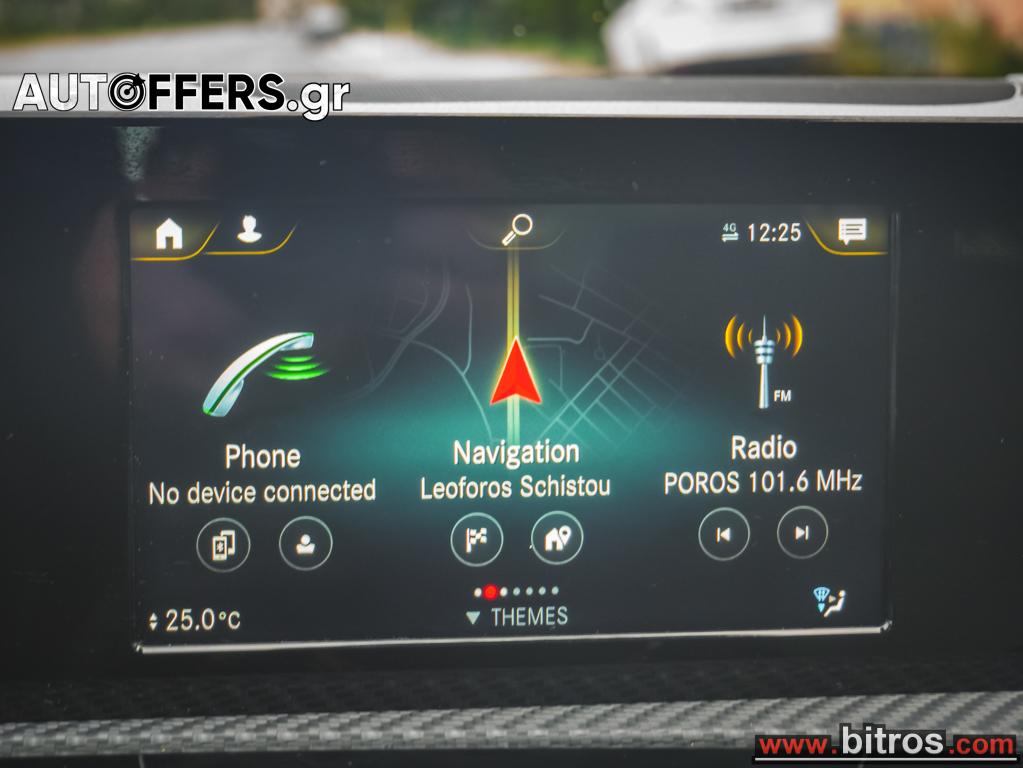This screenshot has height=768, width=1023.
Task: Skip to previous radio station
Action: pyautogui.click(x=723, y=533)
